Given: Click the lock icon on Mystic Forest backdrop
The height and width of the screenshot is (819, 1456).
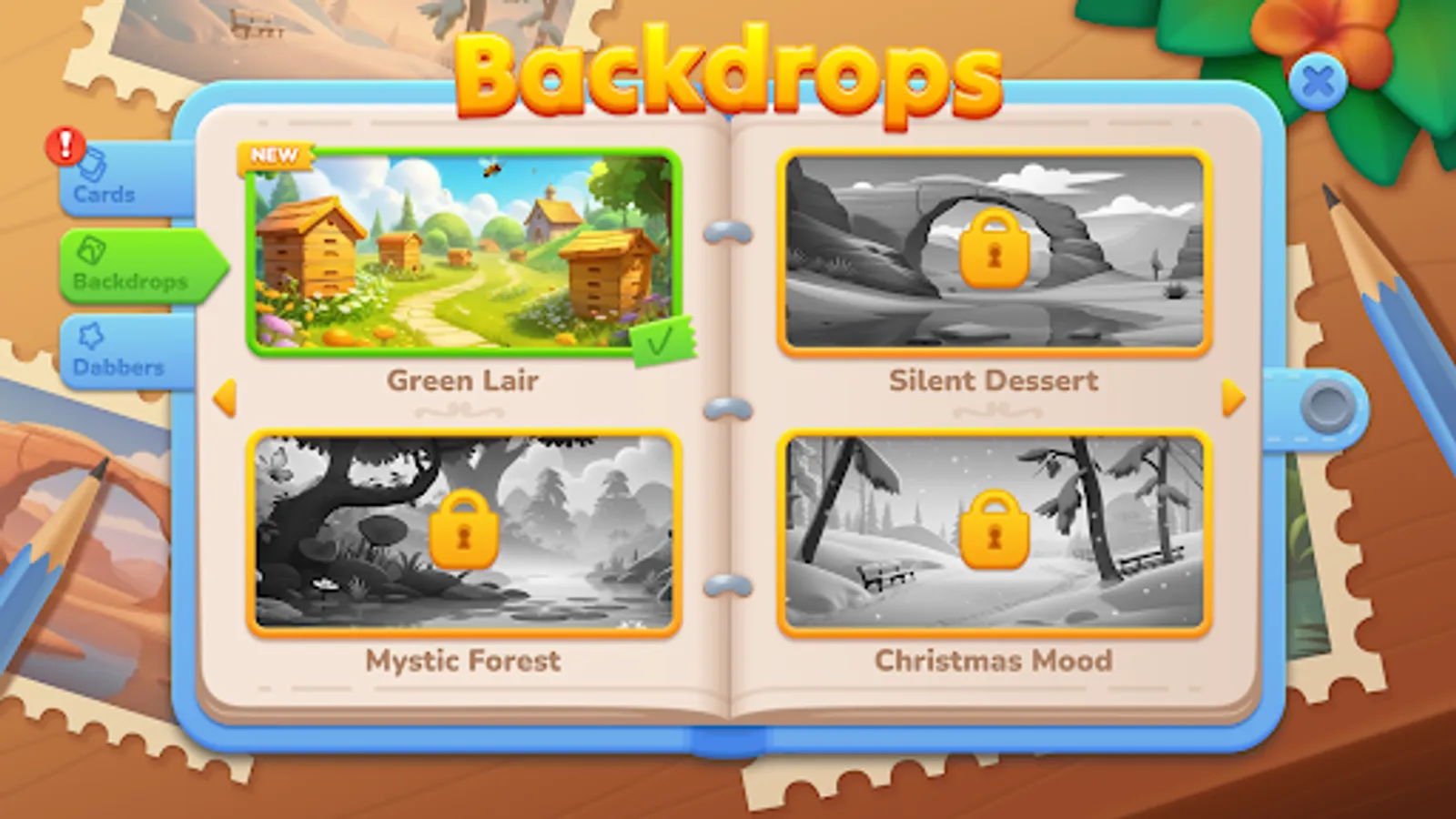Looking at the screenshot, I should 467,532.
